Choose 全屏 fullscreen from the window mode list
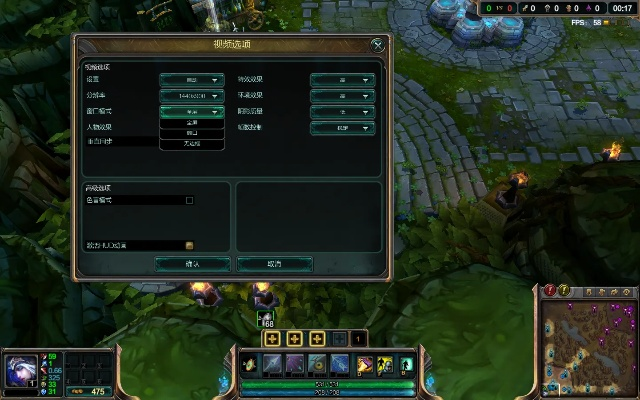 tap(191, 123)
